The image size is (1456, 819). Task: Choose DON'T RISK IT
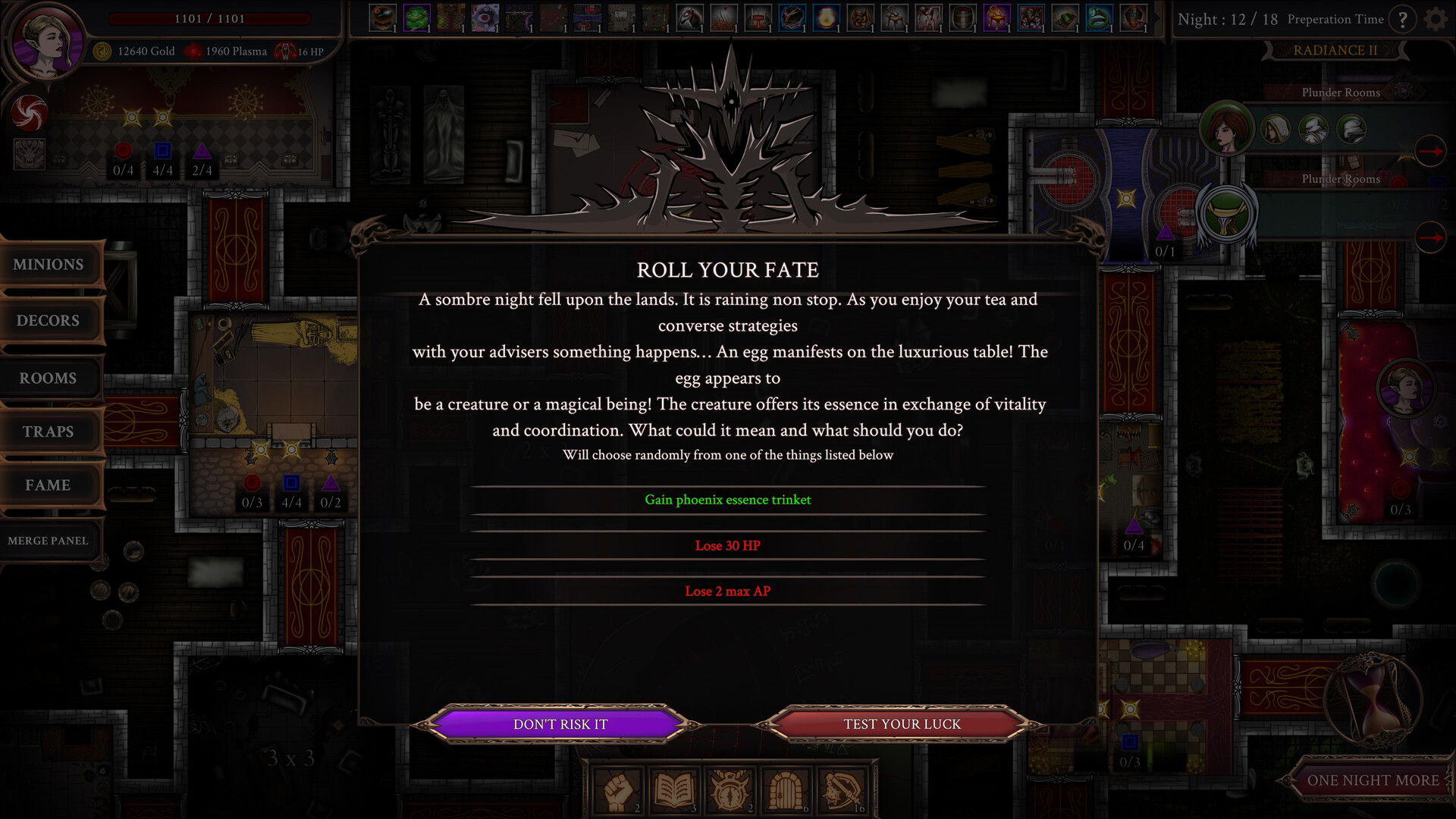point(560,724)
